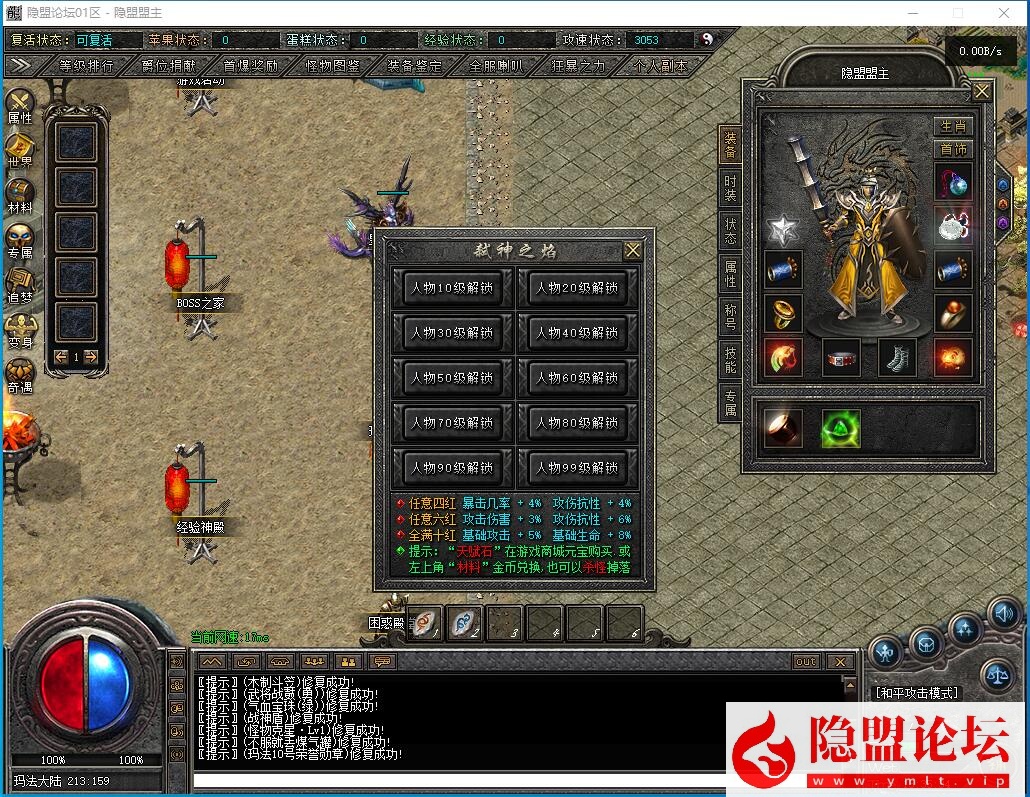Choose 人物10级解锁 unlock button

pos(452,288)
